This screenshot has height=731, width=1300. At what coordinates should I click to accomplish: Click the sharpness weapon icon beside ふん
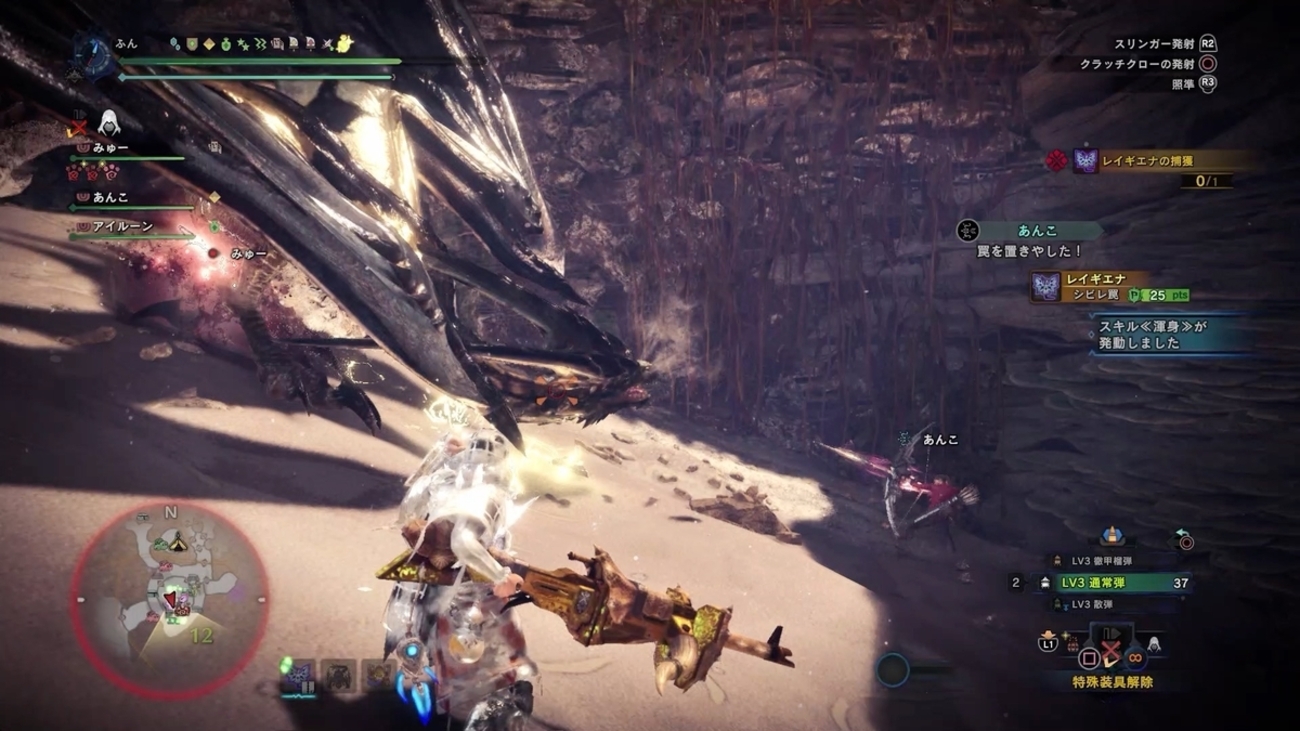(x=92, y=52)
